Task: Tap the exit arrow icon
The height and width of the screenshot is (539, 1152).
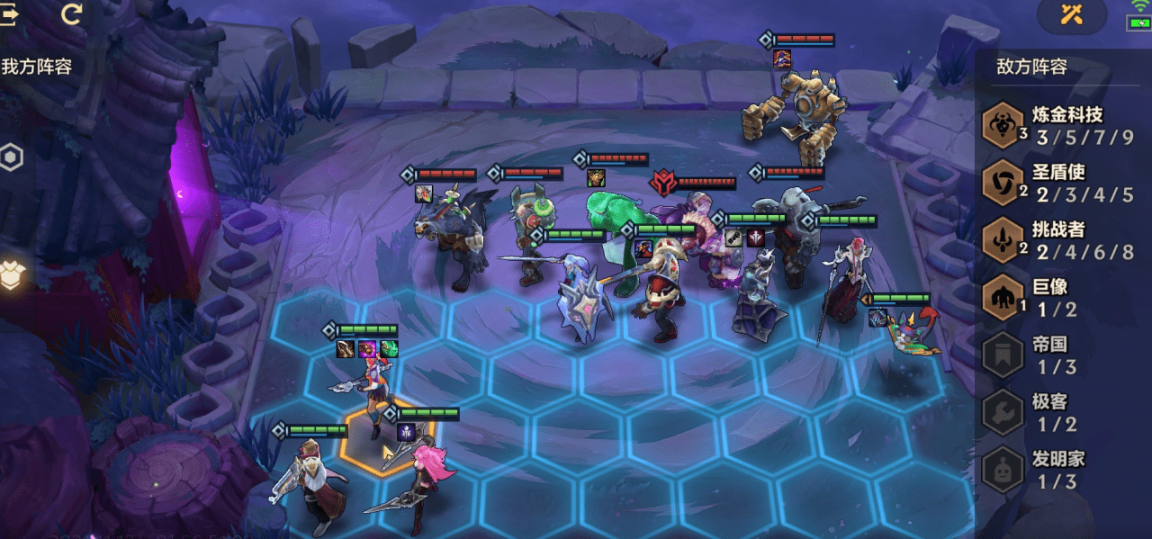Action: click(x=10, y=14)
